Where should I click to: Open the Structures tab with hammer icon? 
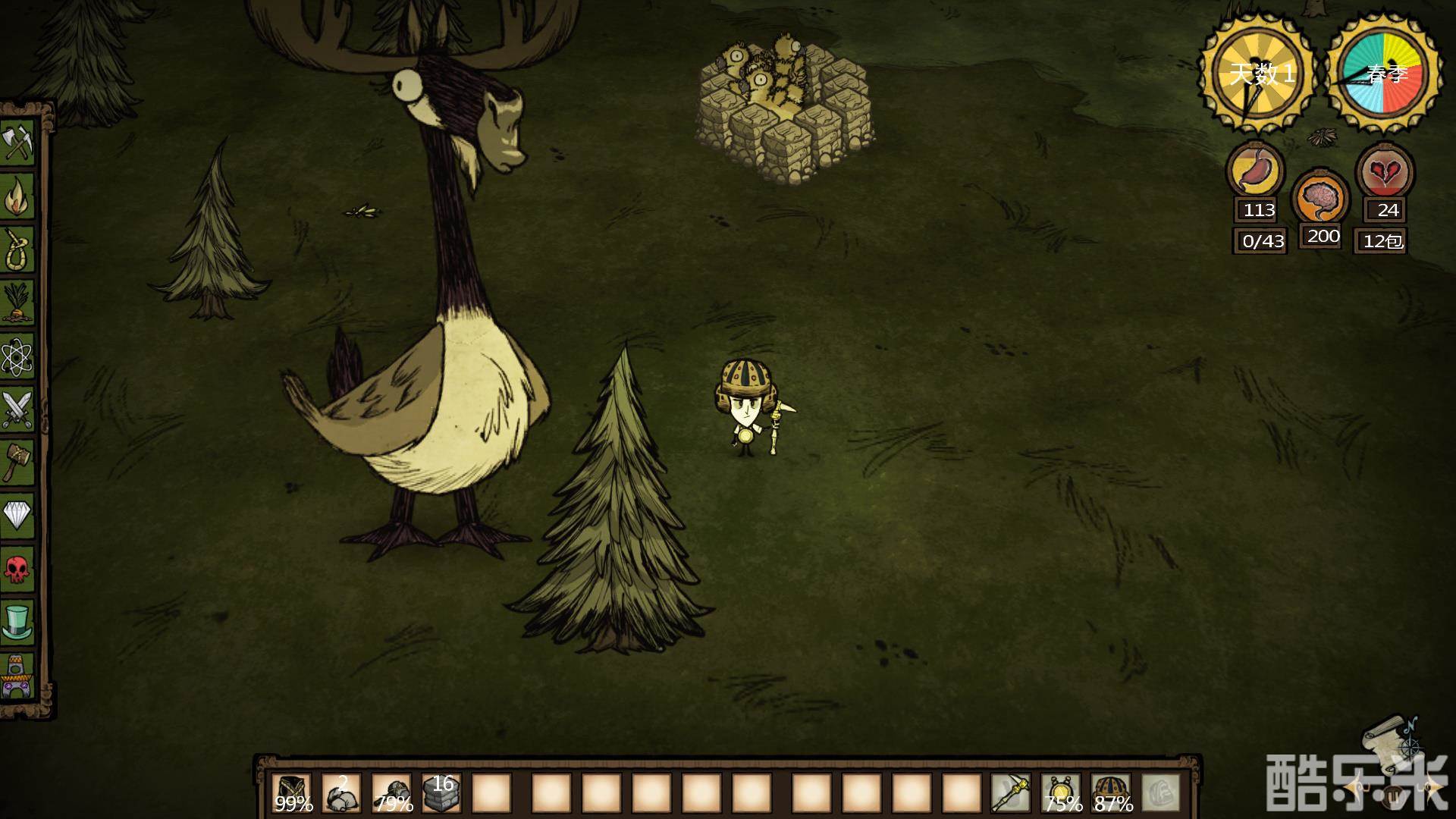17,463
